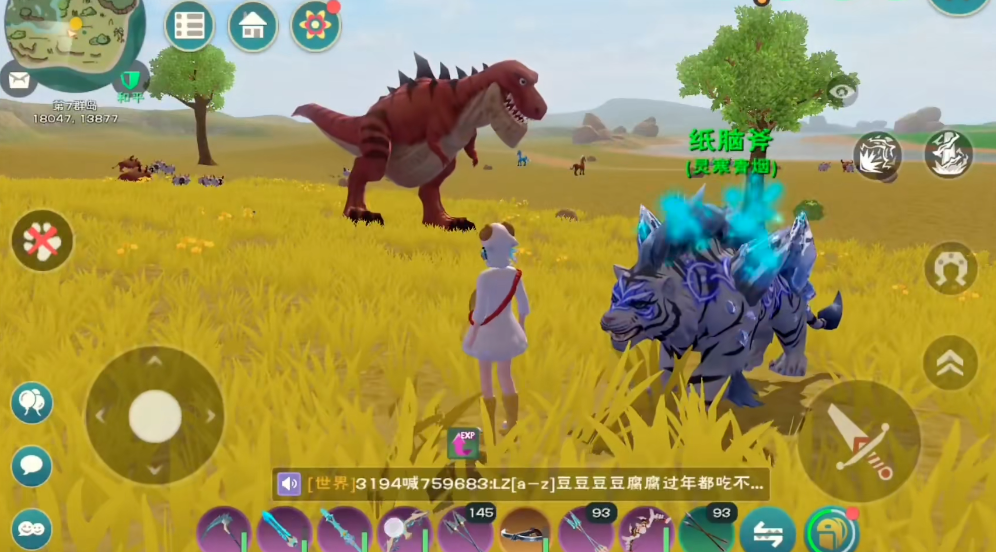This screenshot has height=552, width=996.
Task: Open the backpack inventory button
Action: pos(830,529)
